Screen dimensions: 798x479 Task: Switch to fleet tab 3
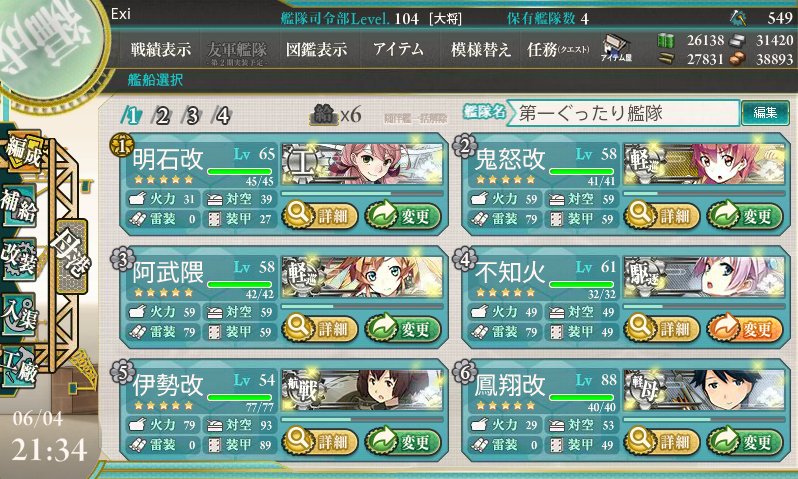tap(192, 114)
